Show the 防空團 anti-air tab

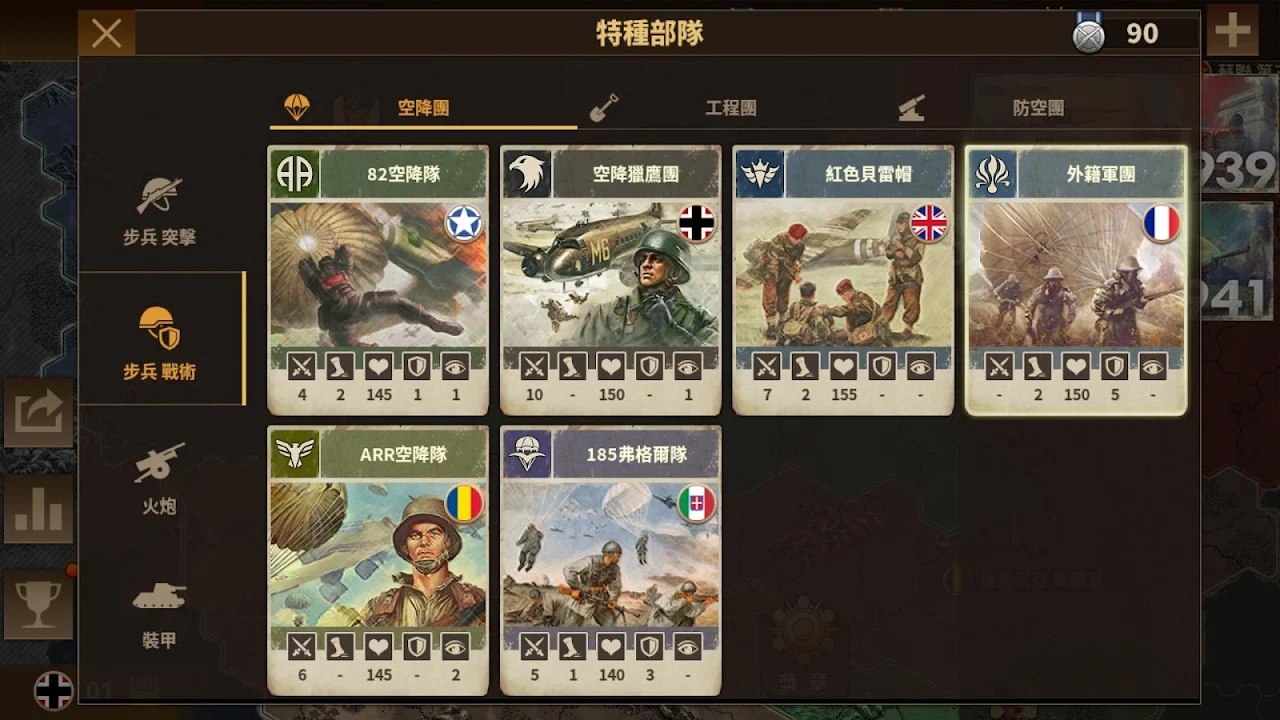point(1037,108)
